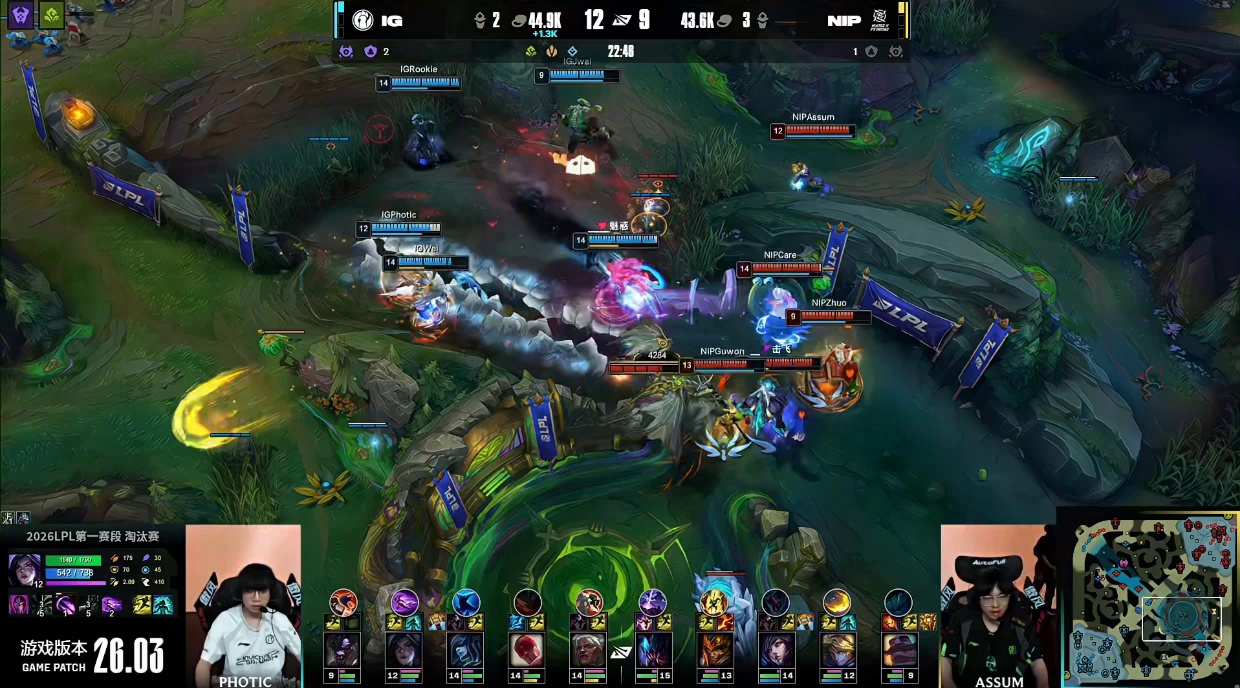1240x688 pixels.
Task: Select Kai'Sa's teal Cleanse summoner spell
Action: point(162,605)
